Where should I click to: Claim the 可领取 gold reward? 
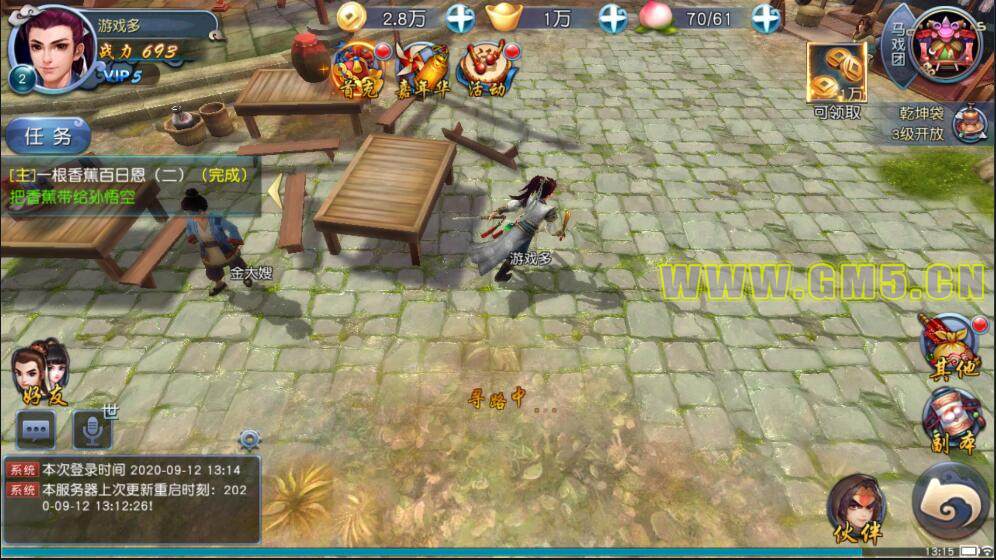(837, 80)
